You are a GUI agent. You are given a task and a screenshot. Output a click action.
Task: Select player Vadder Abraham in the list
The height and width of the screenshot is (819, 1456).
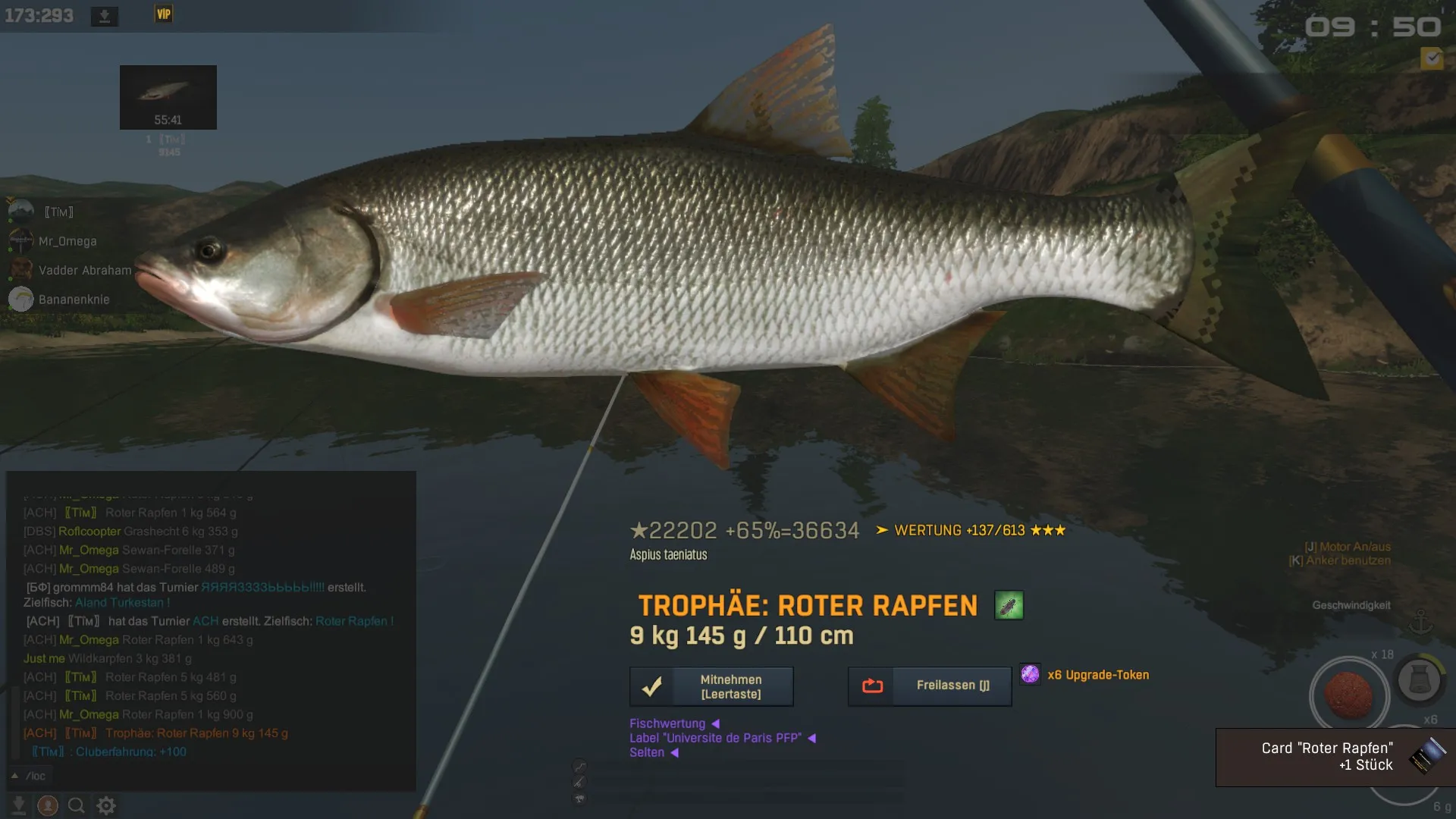(x=84, y=270)
